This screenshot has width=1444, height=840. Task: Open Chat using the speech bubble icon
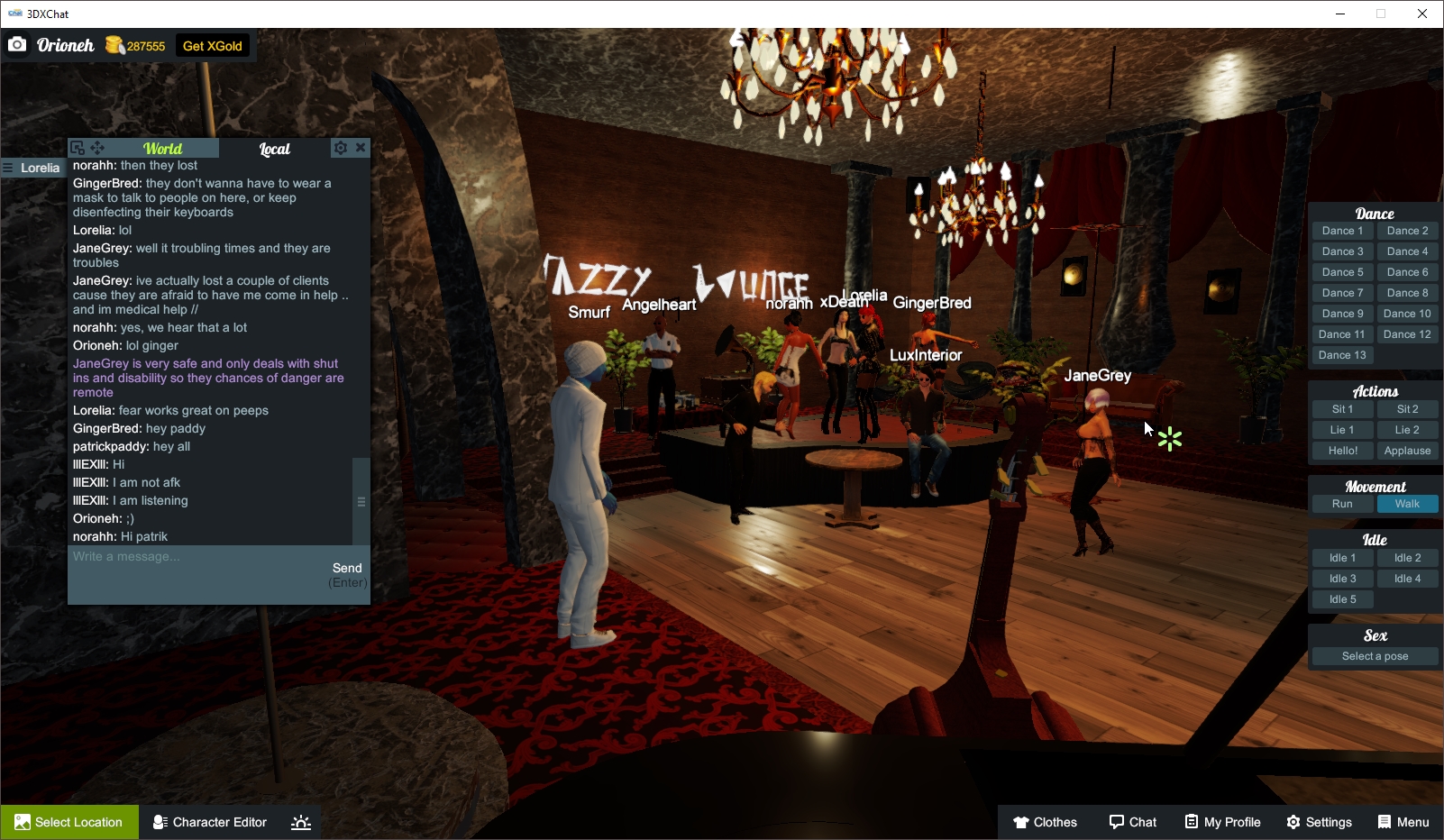click(1133, 822)
